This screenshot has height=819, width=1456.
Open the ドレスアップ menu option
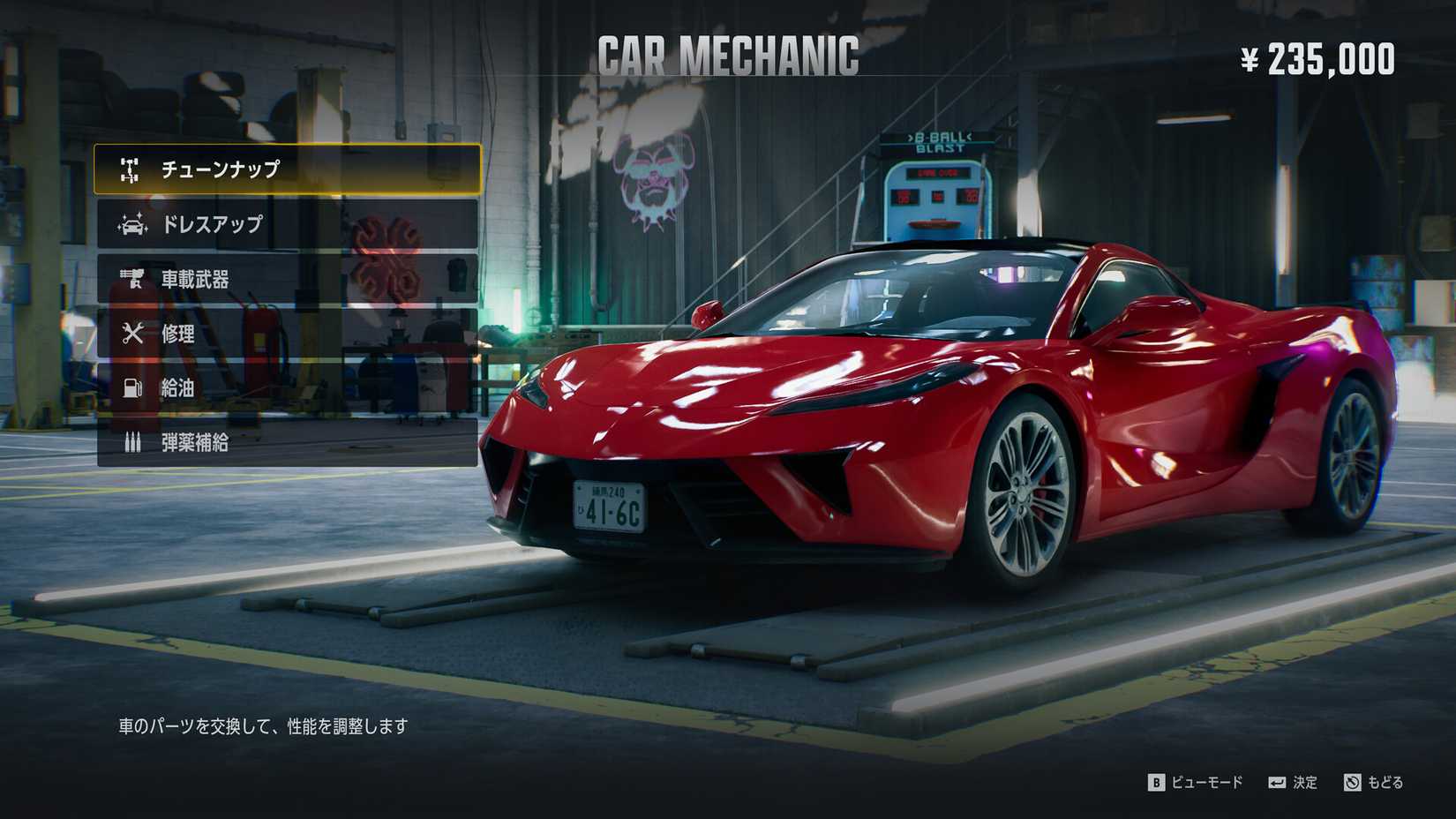210,225
